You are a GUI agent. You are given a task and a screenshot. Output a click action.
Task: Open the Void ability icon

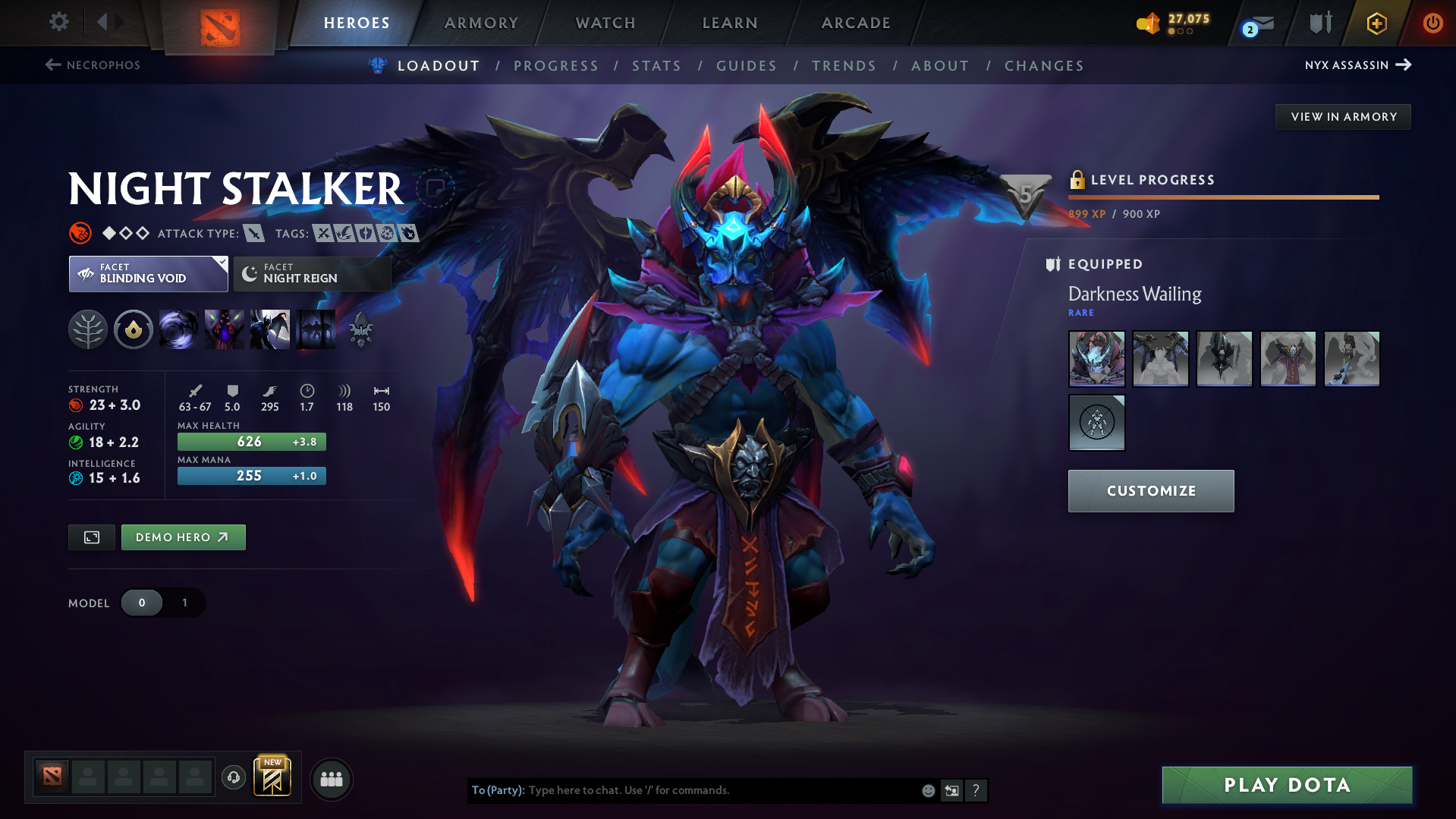[179, 329]
